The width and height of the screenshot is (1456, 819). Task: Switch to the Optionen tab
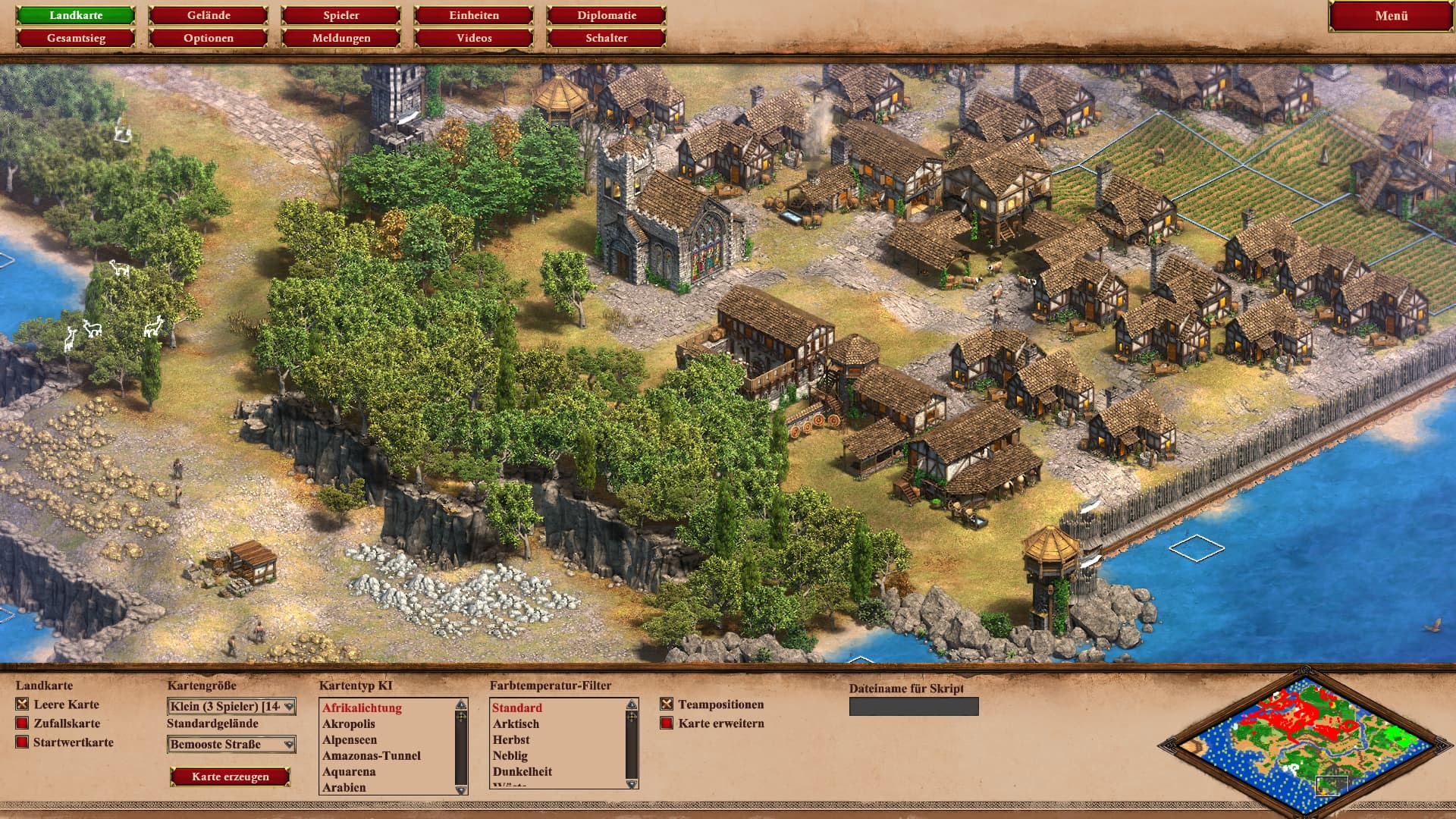pyautogui.click(x=209, y=38)
